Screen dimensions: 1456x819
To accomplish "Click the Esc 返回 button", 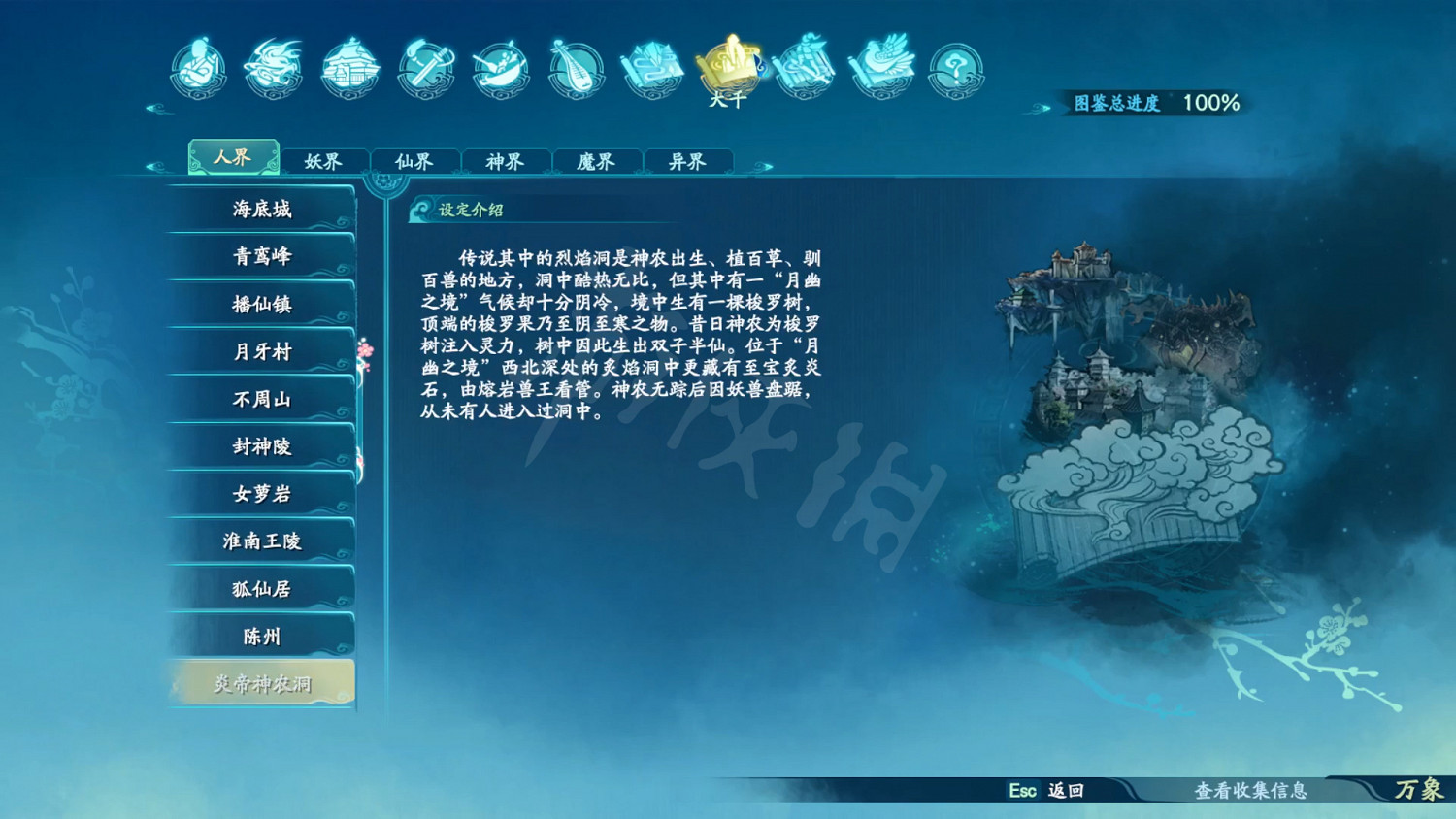I will 1045,792.
